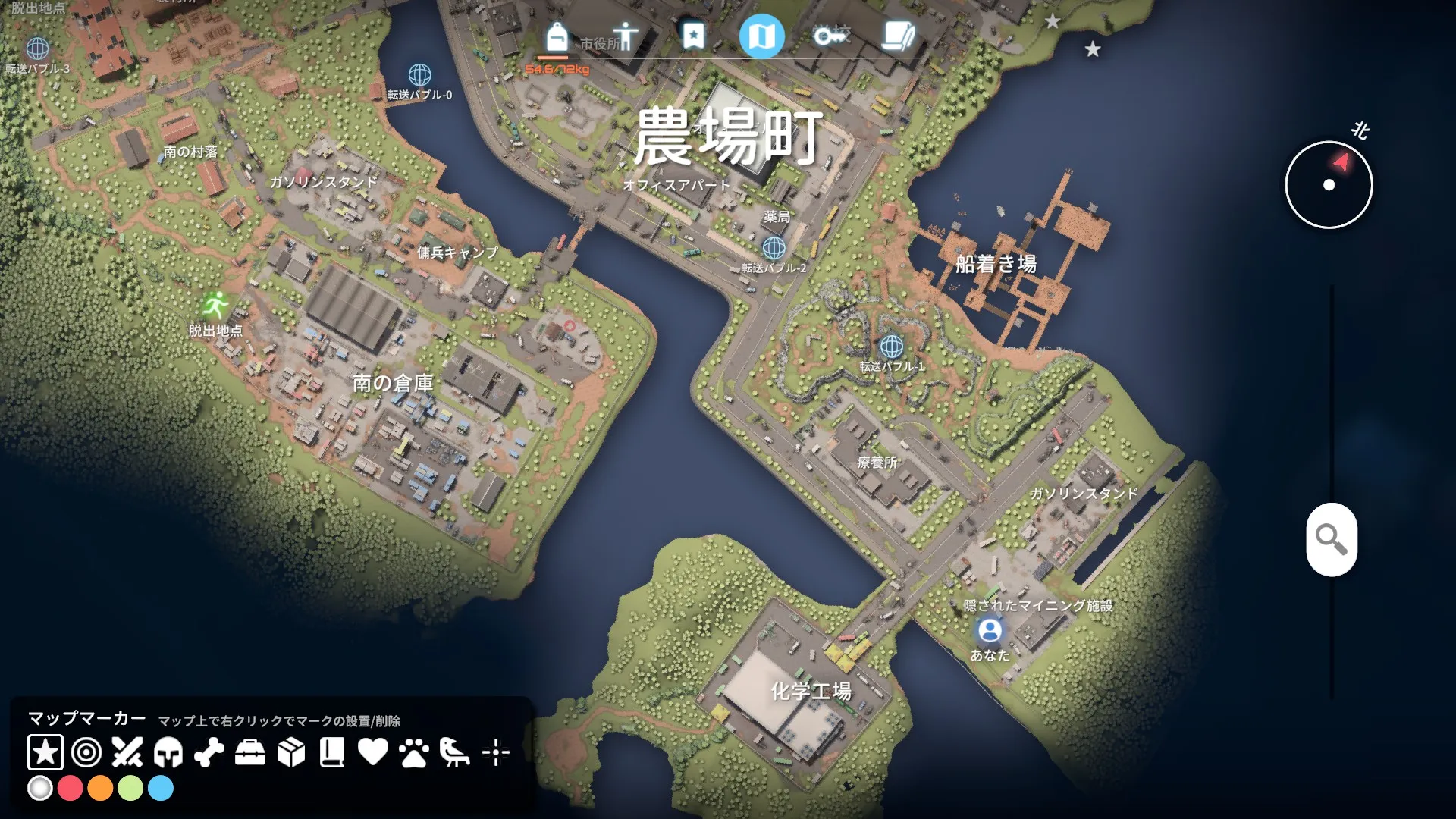Select the cardboard box marker
The height and width of the screenshot is (819, 1456).
pos(291,752)
